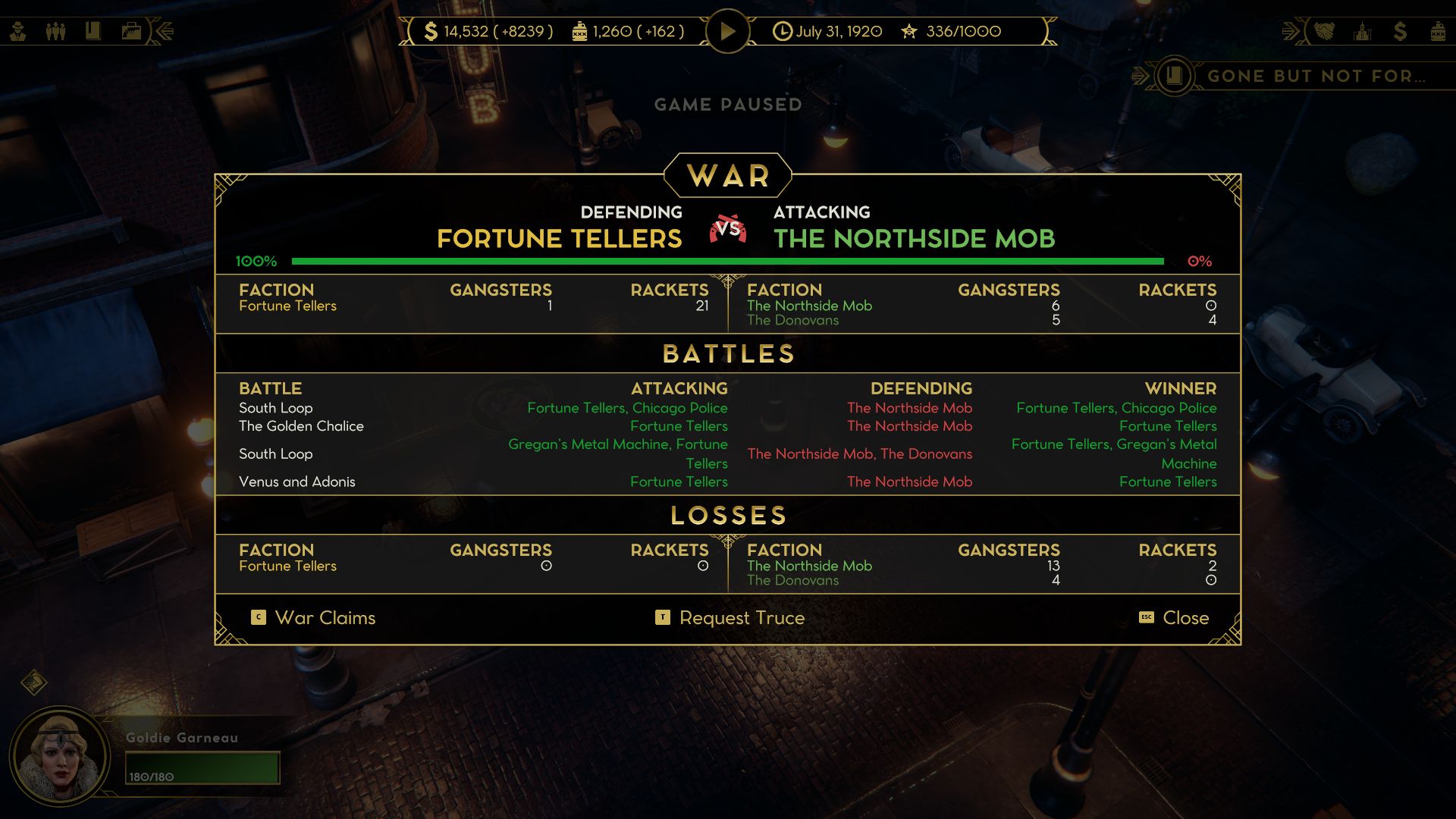
Task: Open War Claims
Action: [x=325, y=618]
